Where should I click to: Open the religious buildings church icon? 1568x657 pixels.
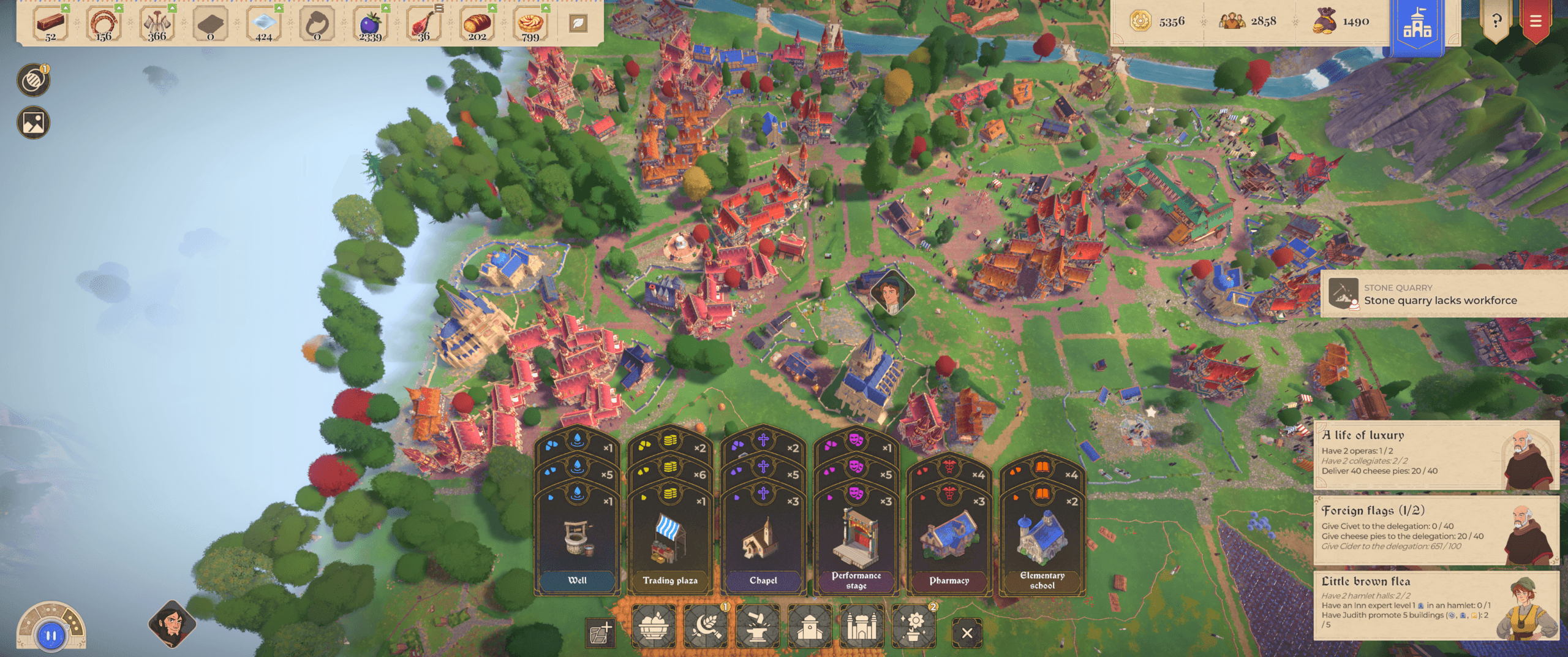point(810,626)
